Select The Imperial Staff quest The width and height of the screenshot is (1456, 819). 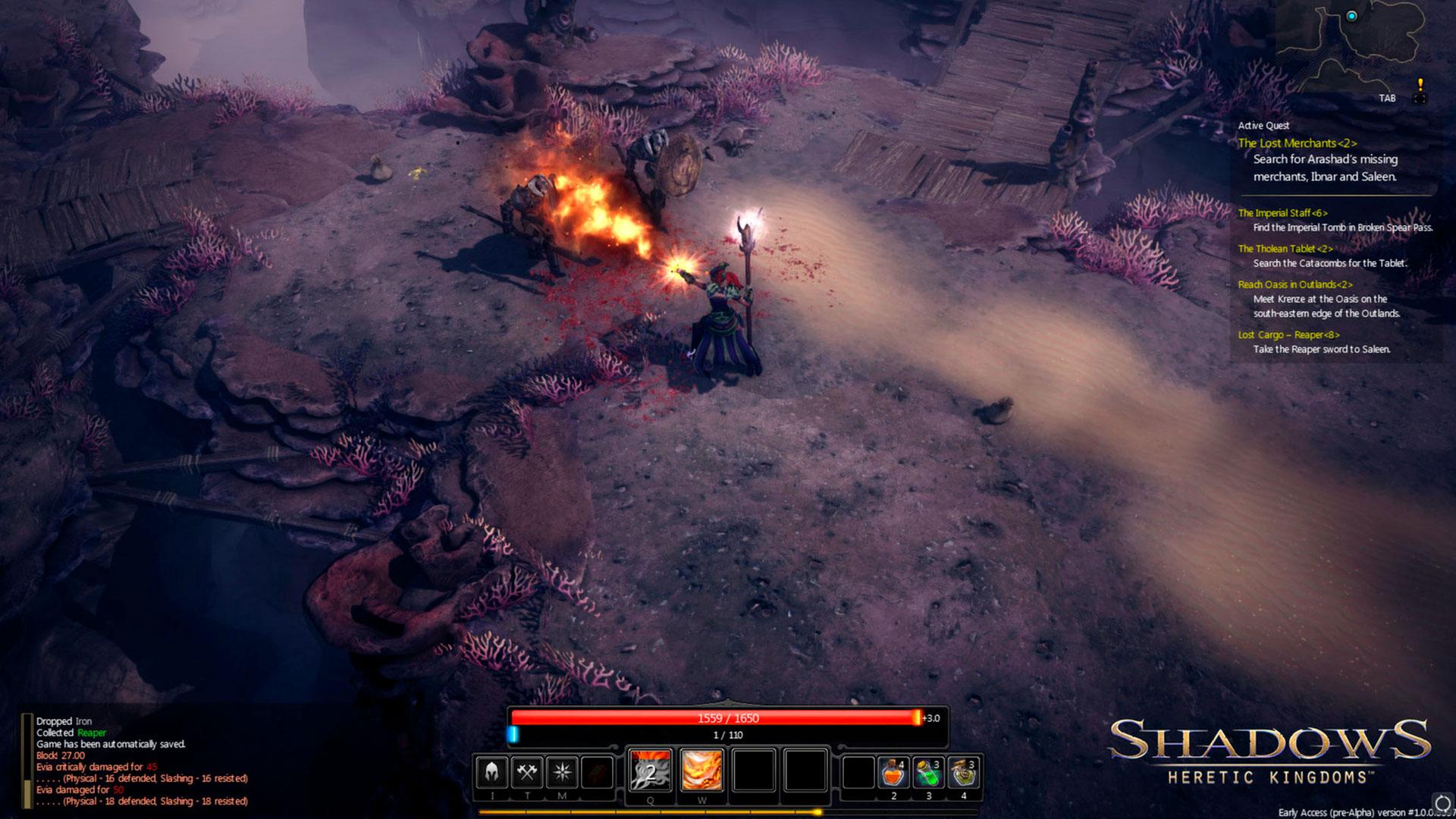tap(1282, 213)
